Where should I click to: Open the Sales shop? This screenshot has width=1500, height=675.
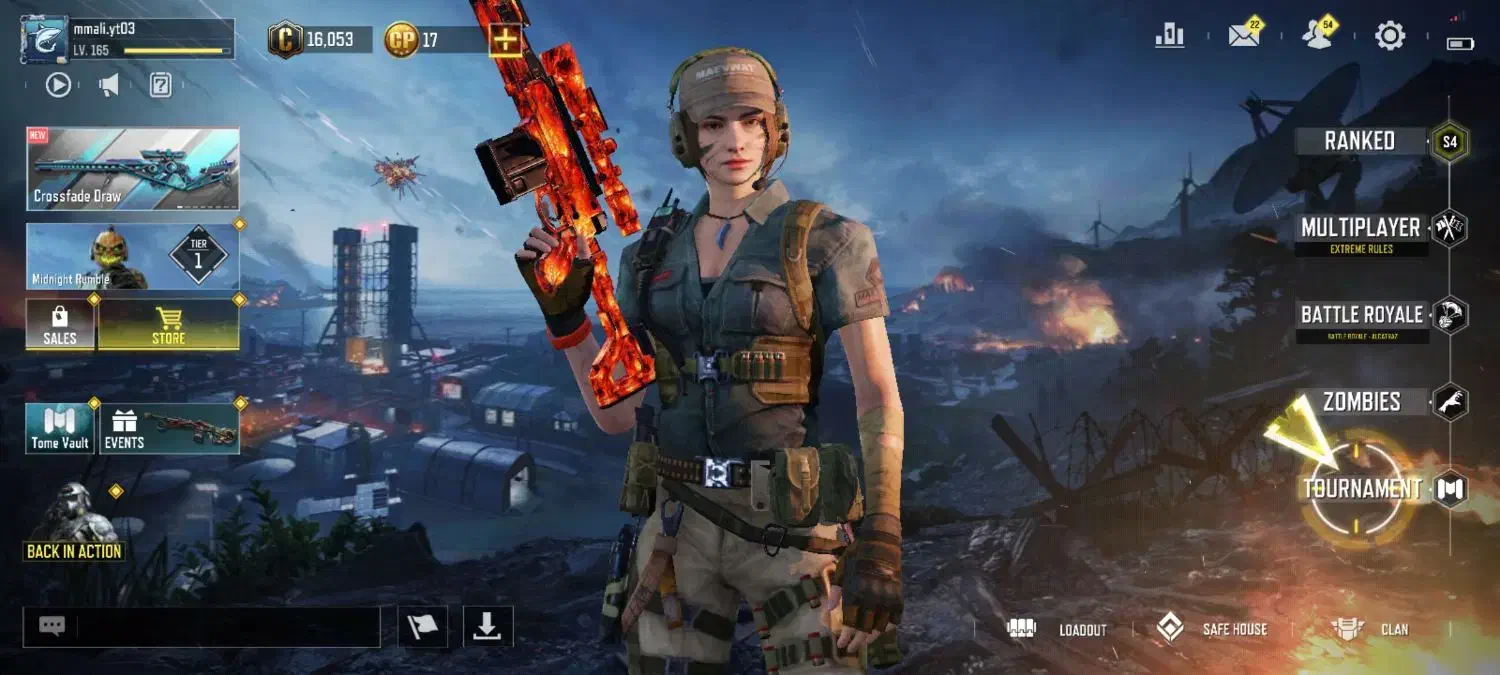pos(60,325)
